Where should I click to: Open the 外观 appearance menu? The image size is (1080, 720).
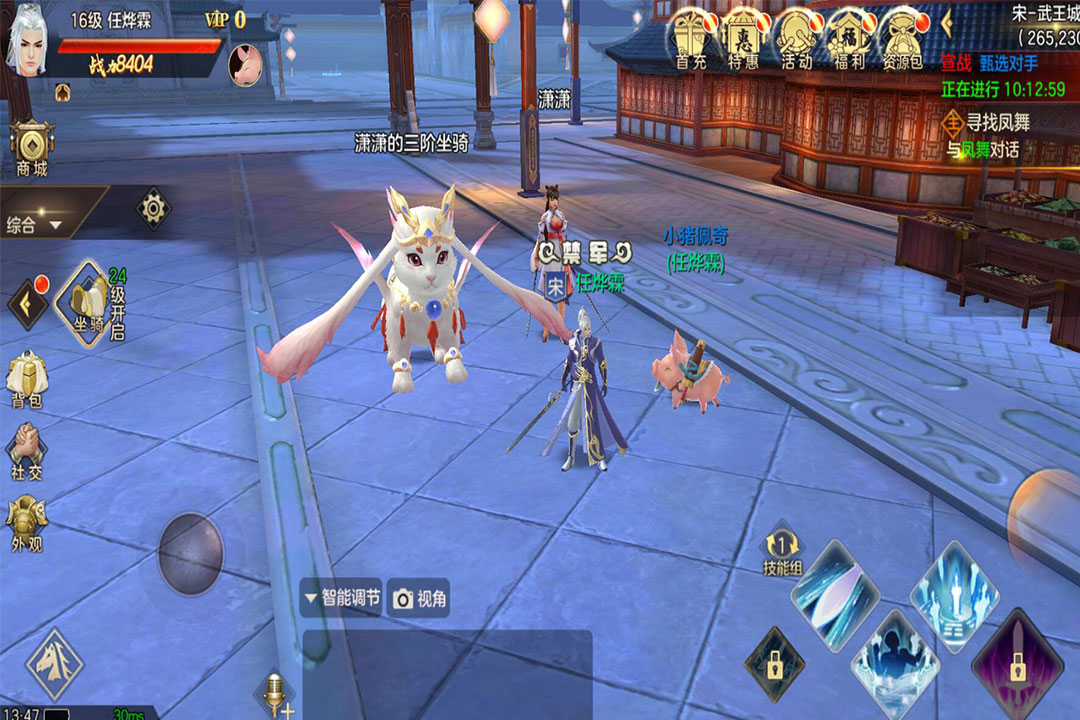tap(26, 523)
